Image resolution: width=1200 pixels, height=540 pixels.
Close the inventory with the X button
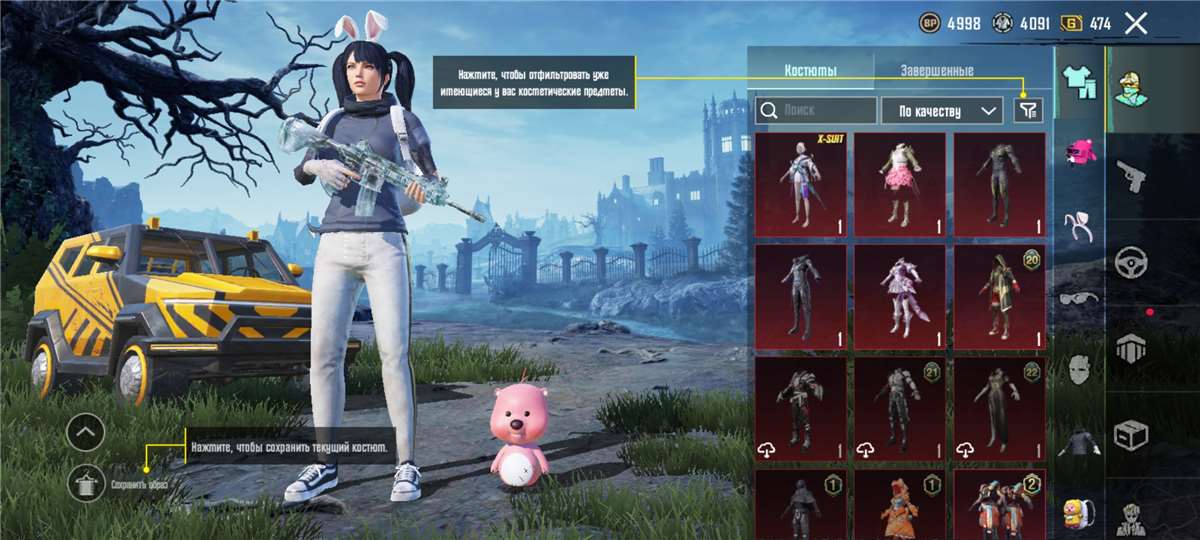tap(1135, 23)
